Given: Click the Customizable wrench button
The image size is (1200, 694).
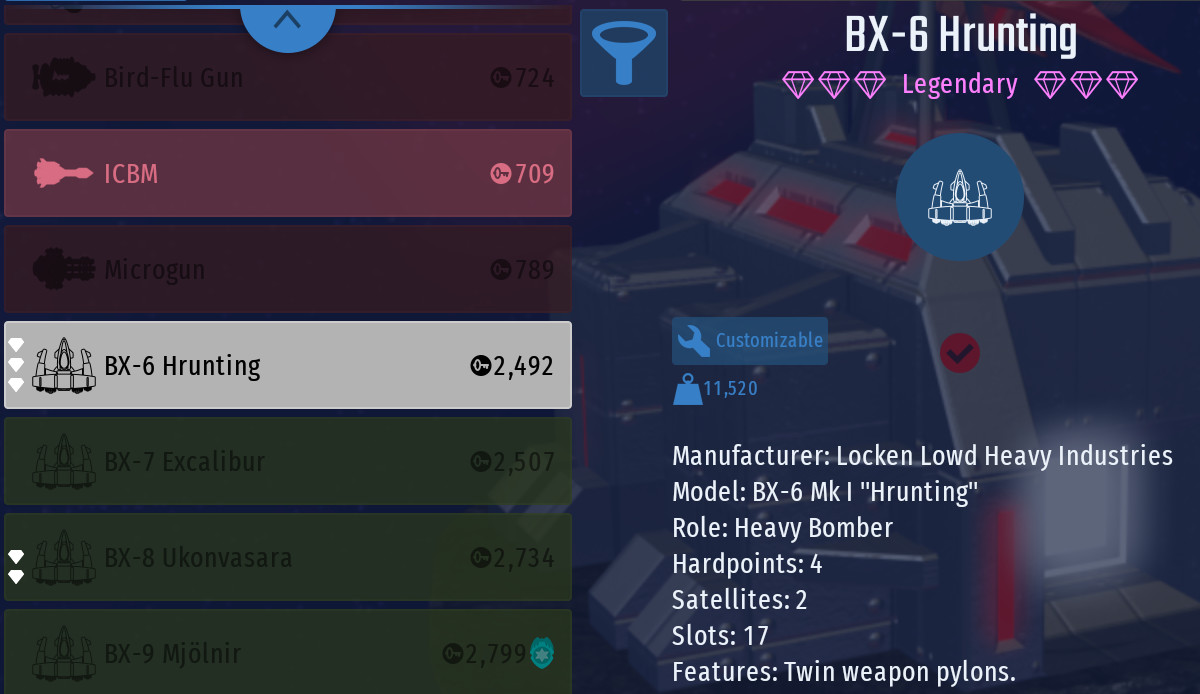Looking at the screenshot, I should tap(750, 341).
